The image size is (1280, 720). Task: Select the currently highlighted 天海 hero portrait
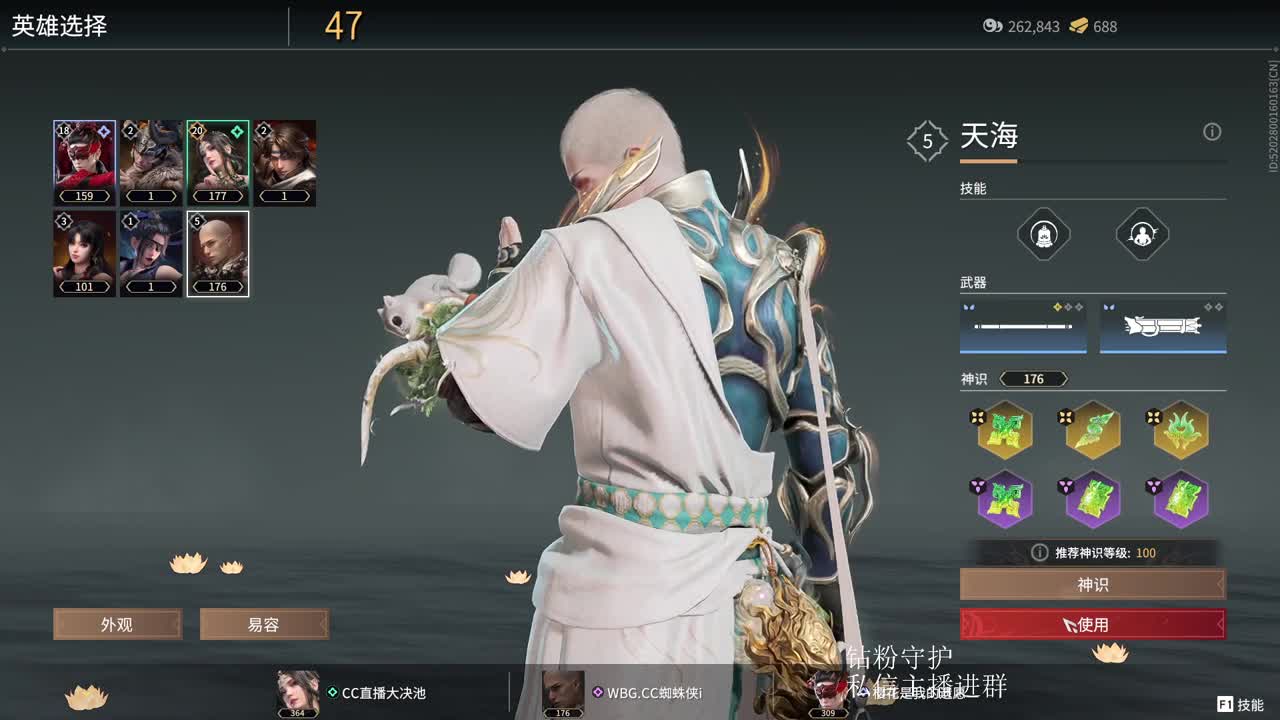pos(218,253)
